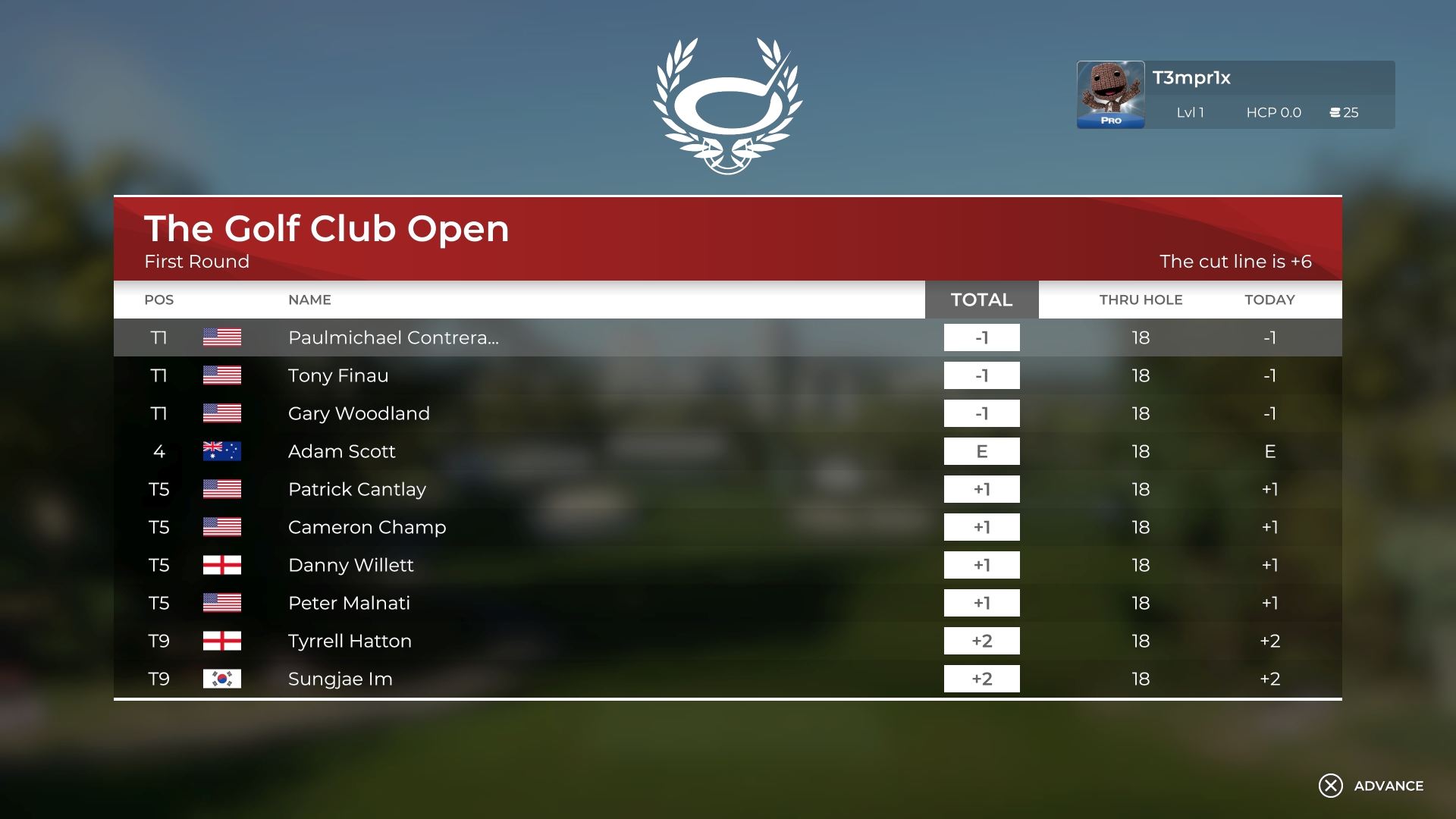Click the laurel wreath tournament logo

click(x=728, y=102)
